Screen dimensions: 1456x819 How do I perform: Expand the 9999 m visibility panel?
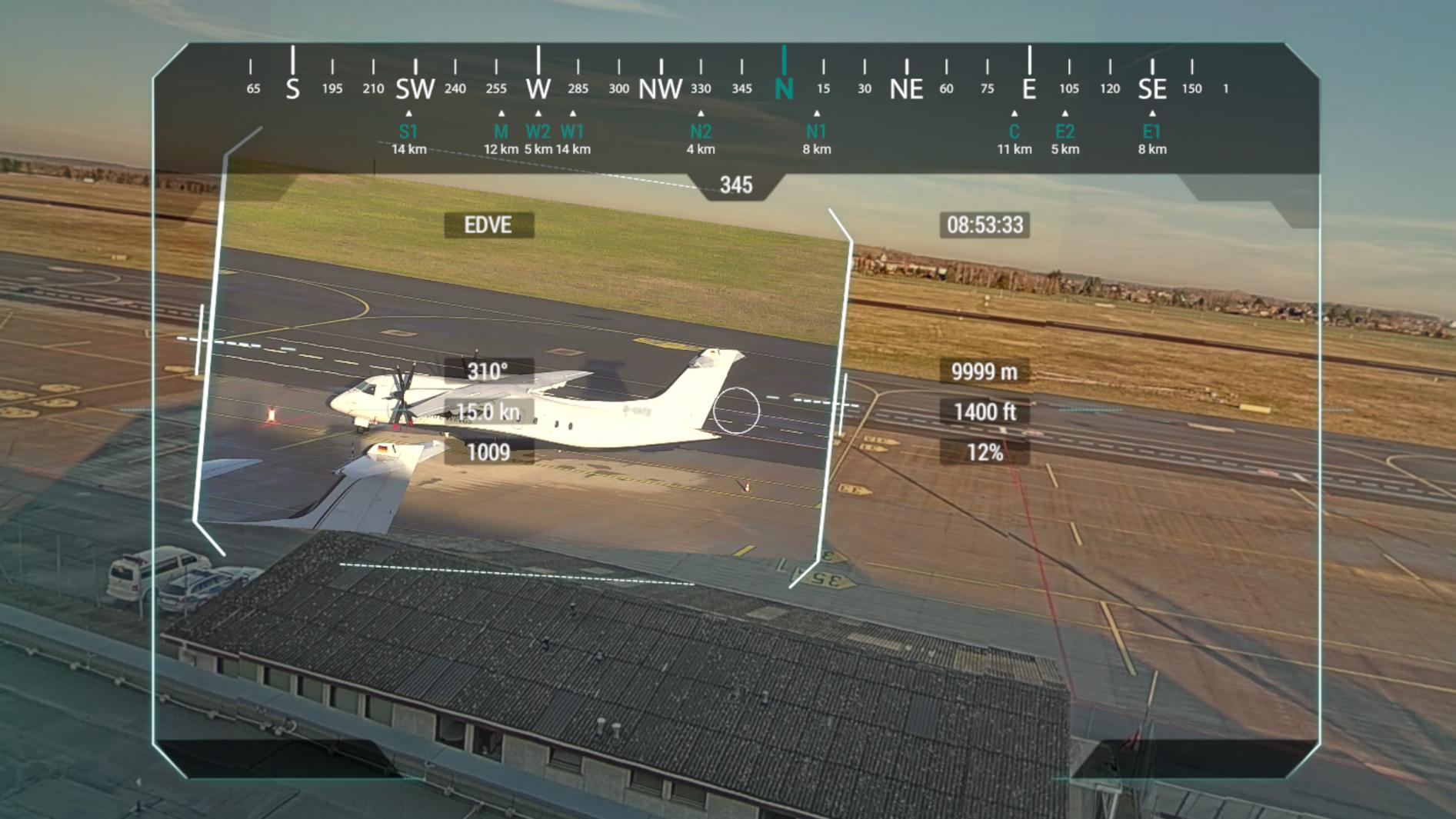coord(985,371)
